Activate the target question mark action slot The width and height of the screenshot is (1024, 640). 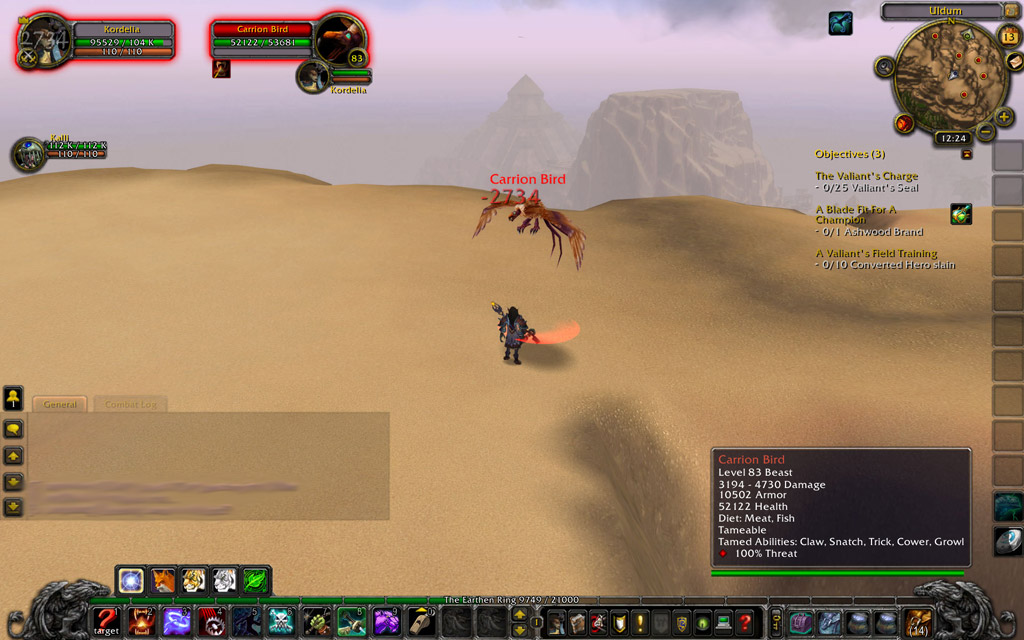click(106, 622)
